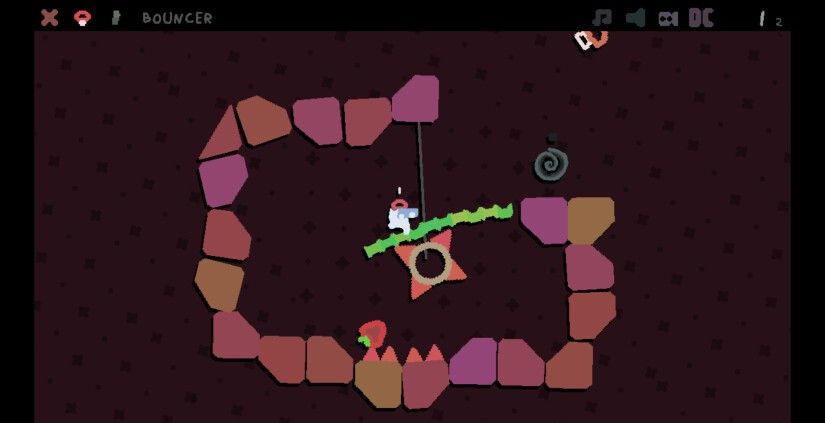Toggle the music note icon
This screenshot has width=825, height=423.
pyautogui.click(x=602, y=17)
